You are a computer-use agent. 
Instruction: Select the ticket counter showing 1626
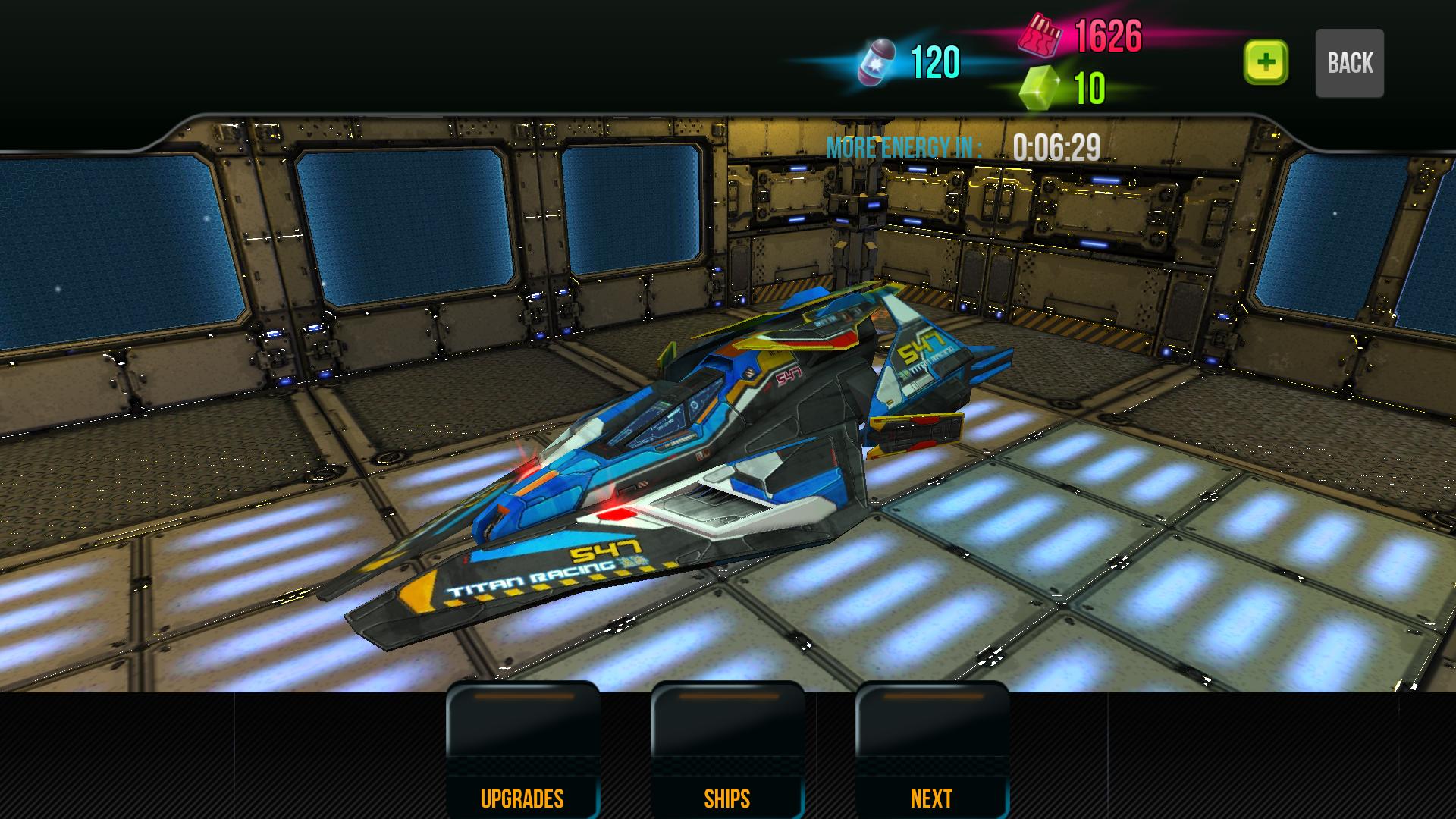click(x=1109, y=36)
